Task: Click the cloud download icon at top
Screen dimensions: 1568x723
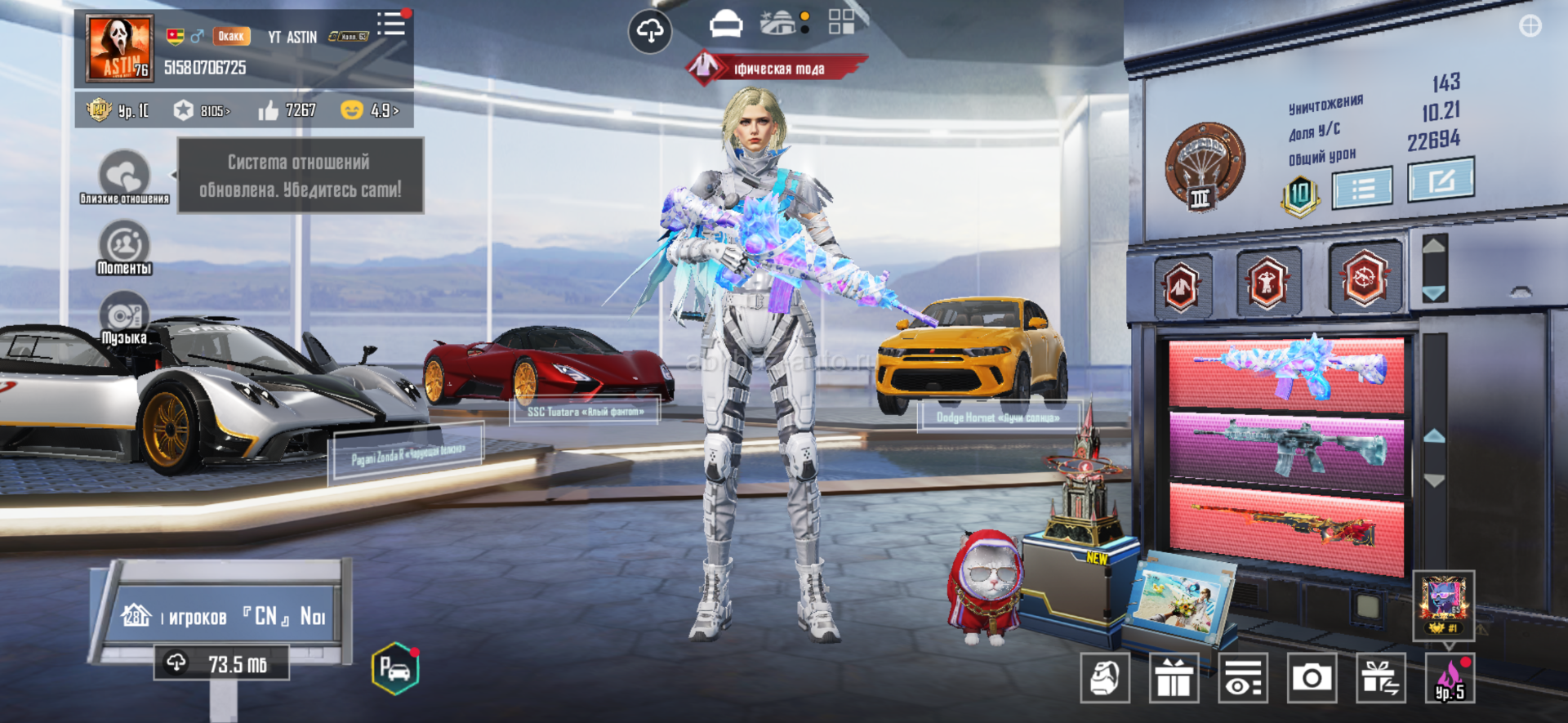Action: (x=649, y=32)
